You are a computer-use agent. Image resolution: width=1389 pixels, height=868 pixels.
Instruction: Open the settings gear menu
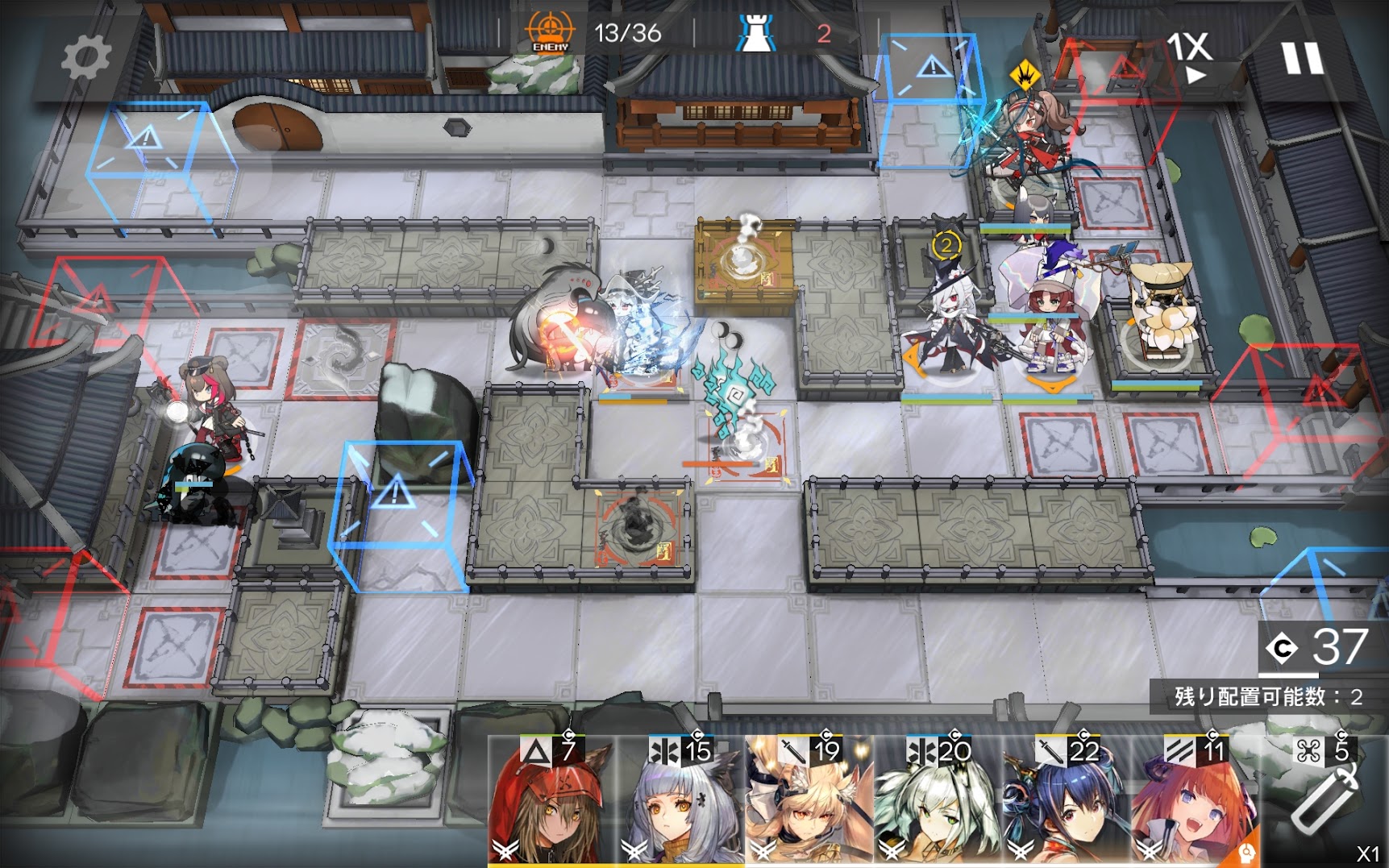(x=85, y=58)
